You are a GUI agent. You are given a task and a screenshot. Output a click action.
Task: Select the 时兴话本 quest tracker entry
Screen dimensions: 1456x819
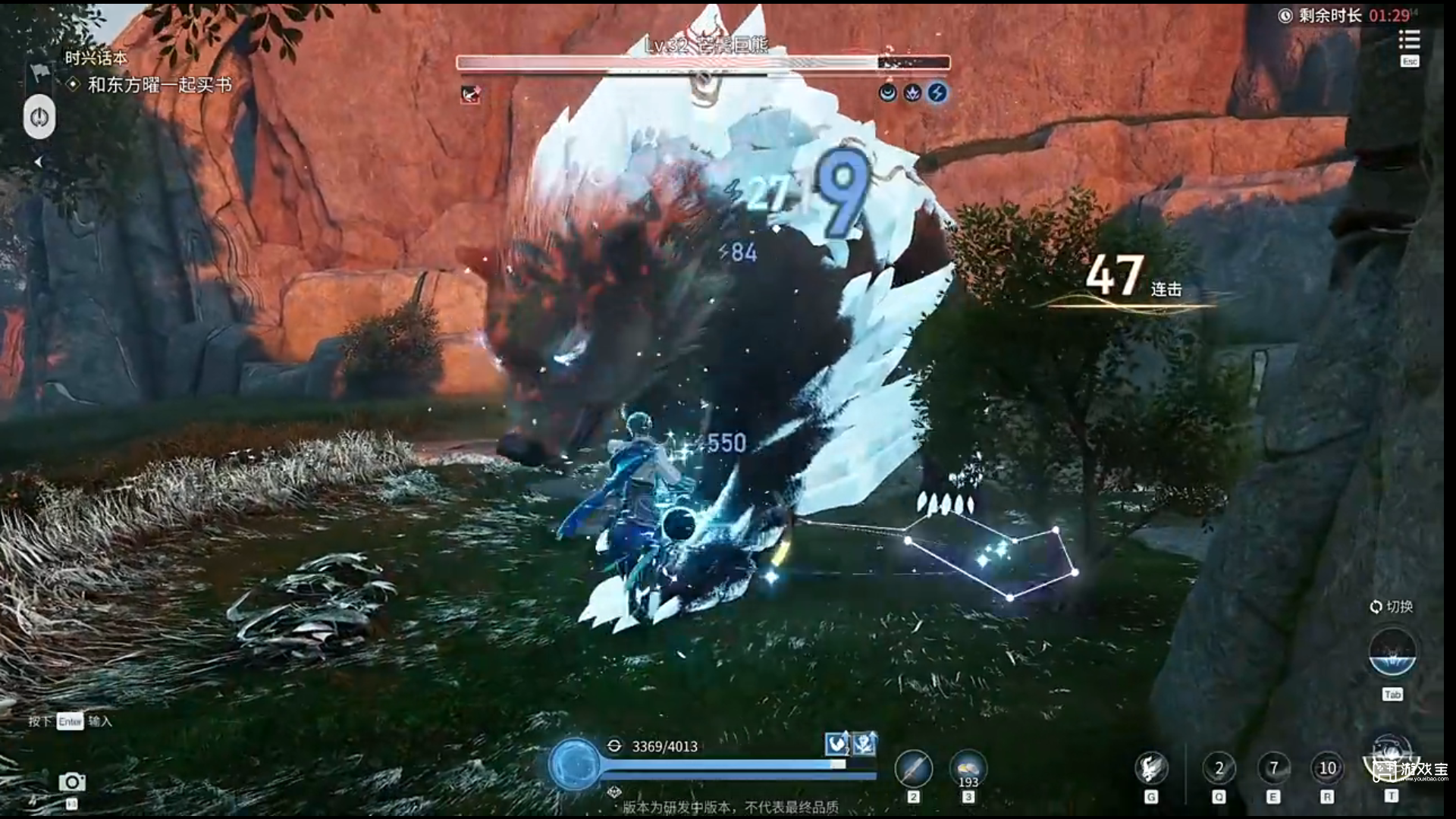(x=96, y=58)
